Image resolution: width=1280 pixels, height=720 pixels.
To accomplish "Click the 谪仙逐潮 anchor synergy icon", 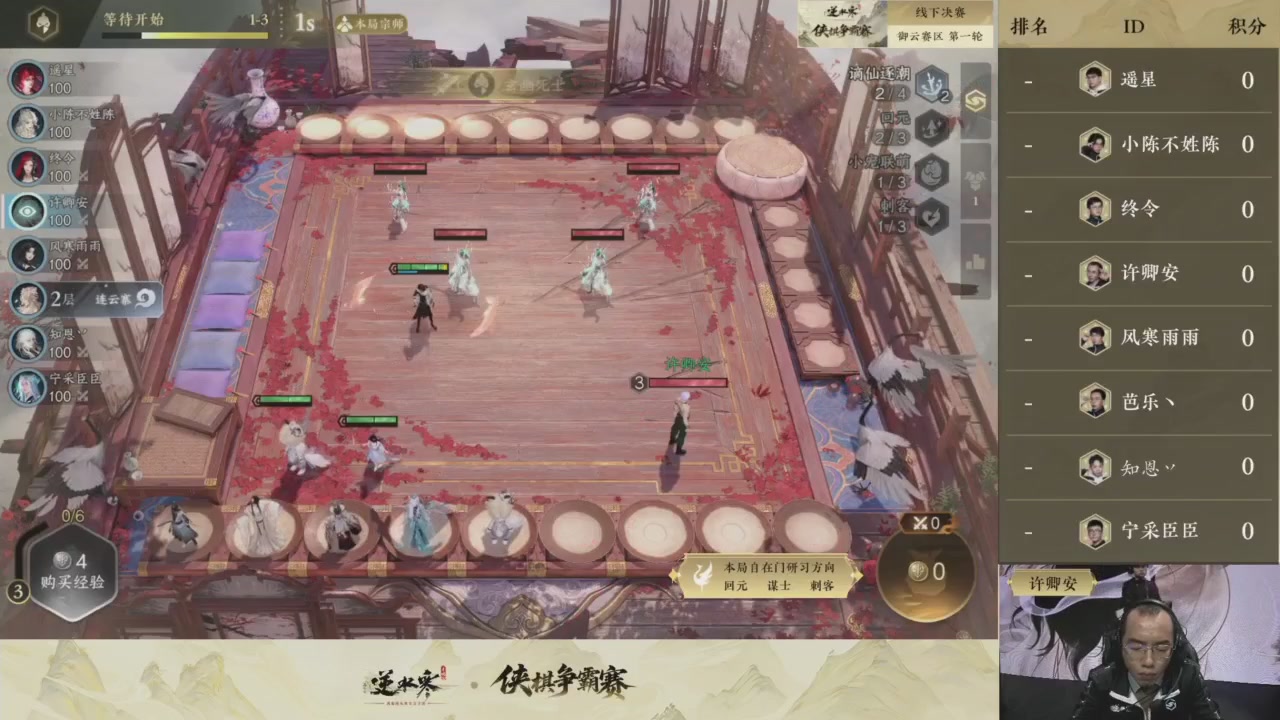I will (x=932, y=88).
